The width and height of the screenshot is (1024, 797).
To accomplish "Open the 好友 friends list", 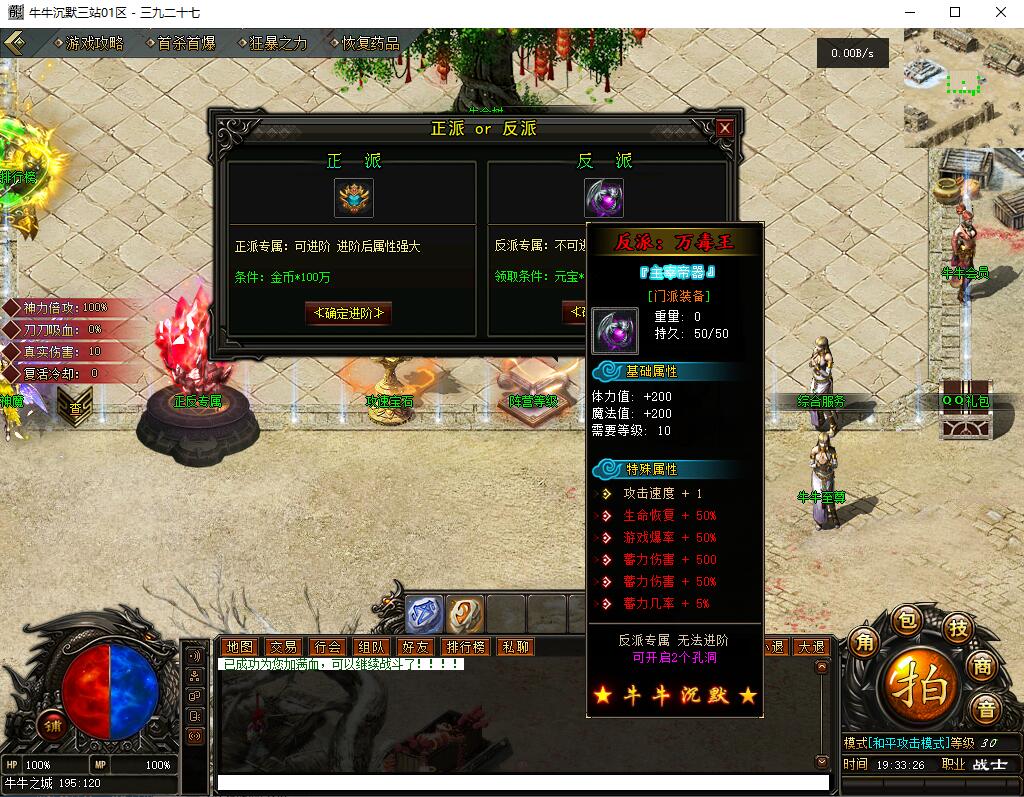I will 414,647.
